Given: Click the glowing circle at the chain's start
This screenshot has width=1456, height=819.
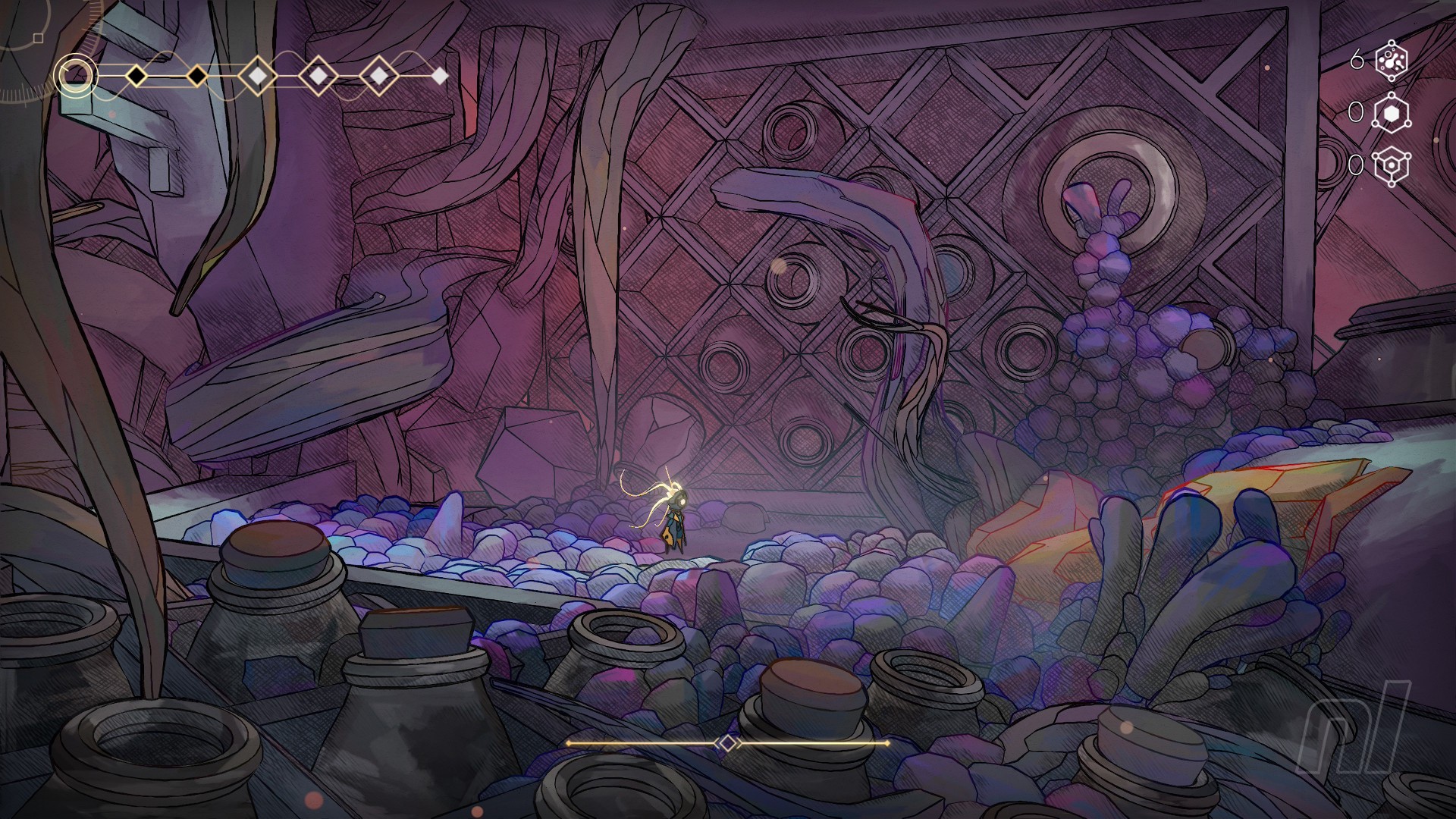Looking at the screenshot, I should click(75, 75).
